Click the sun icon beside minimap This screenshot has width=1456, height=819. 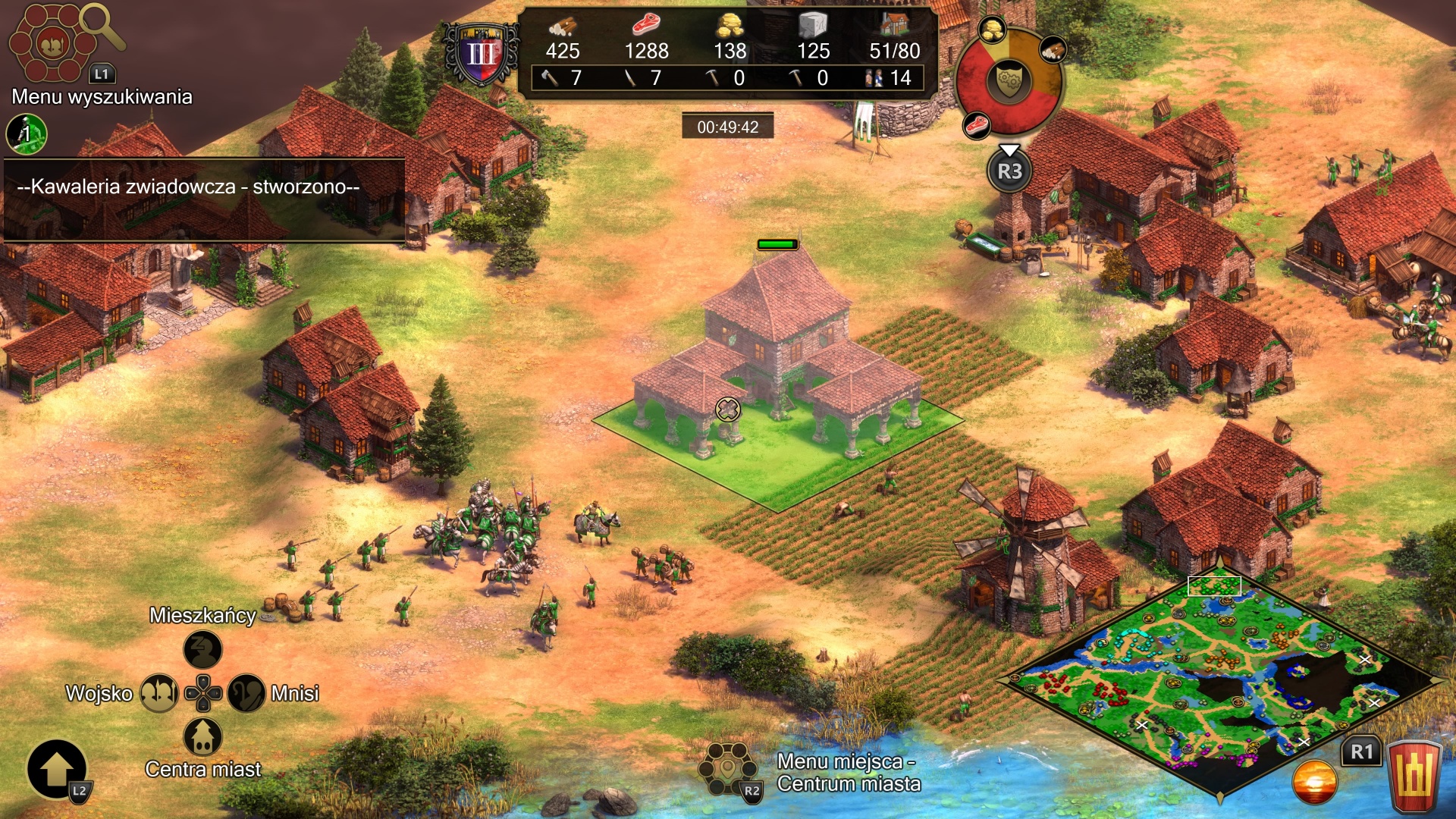click(1314, 781)
